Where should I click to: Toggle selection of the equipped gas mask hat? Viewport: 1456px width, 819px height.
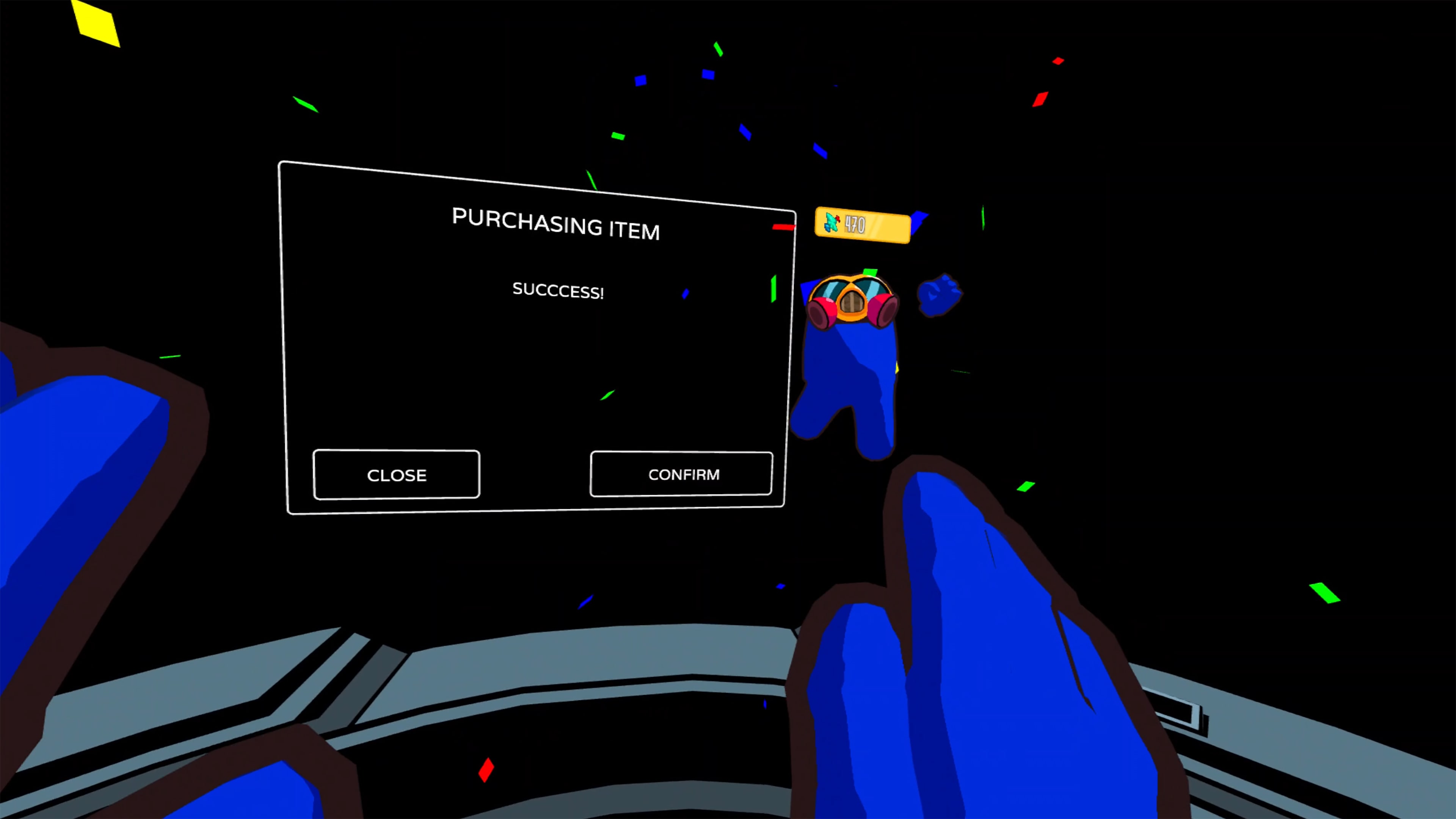[x=850, y=303]
